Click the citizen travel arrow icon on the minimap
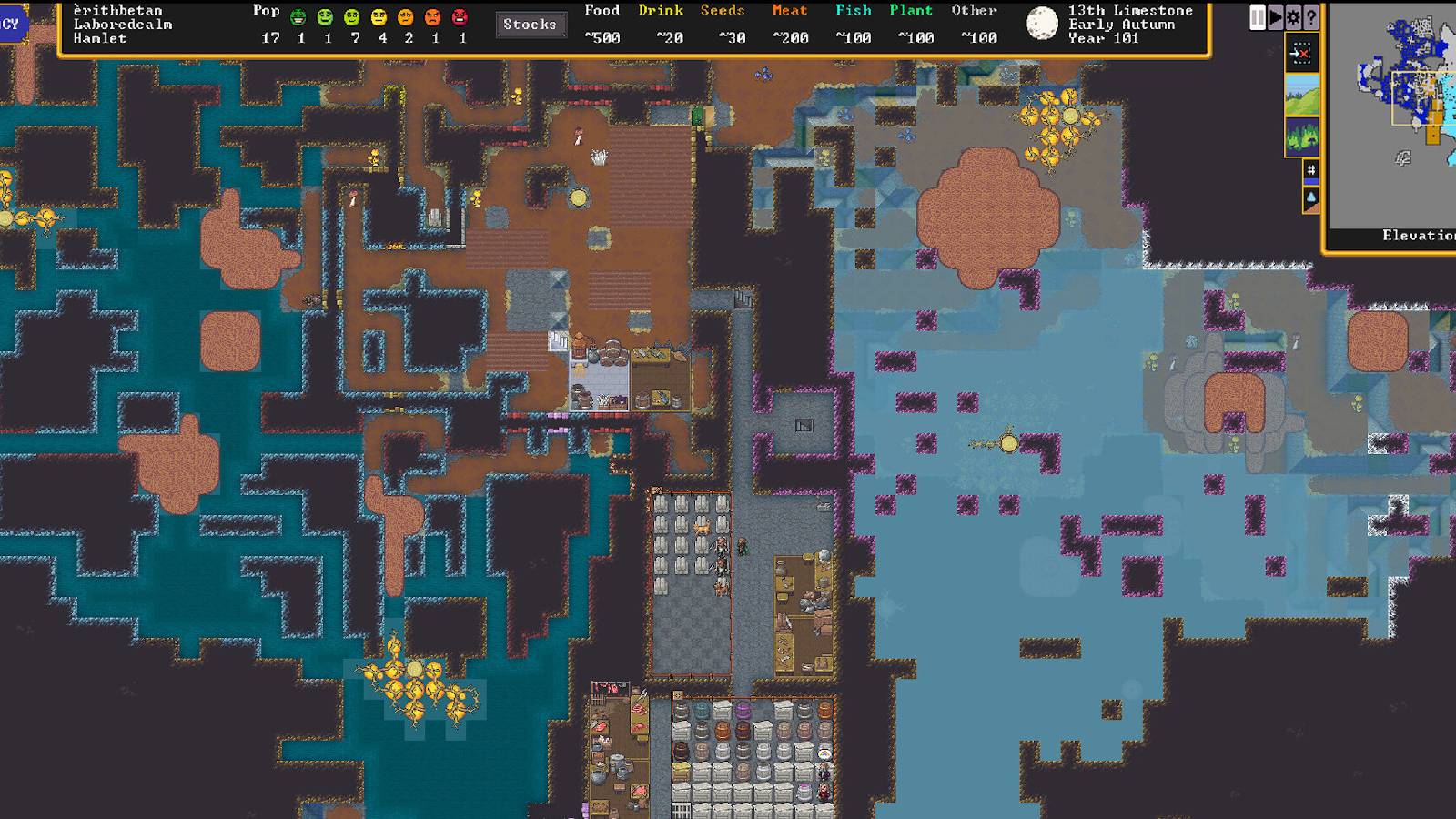 pos(1301,53)
